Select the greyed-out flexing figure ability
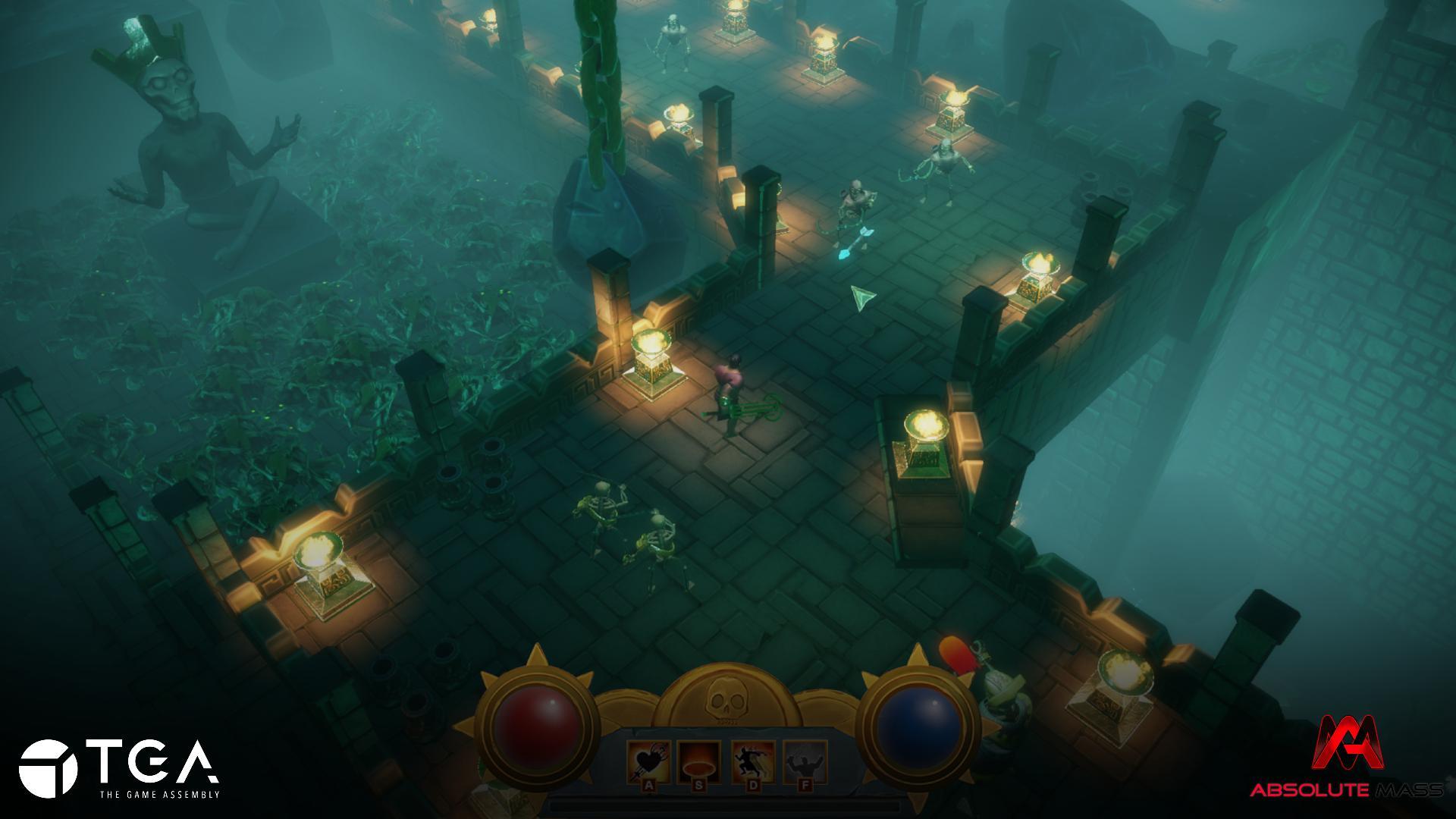This screenshot has height=819, width=1456. click(804, 761)
